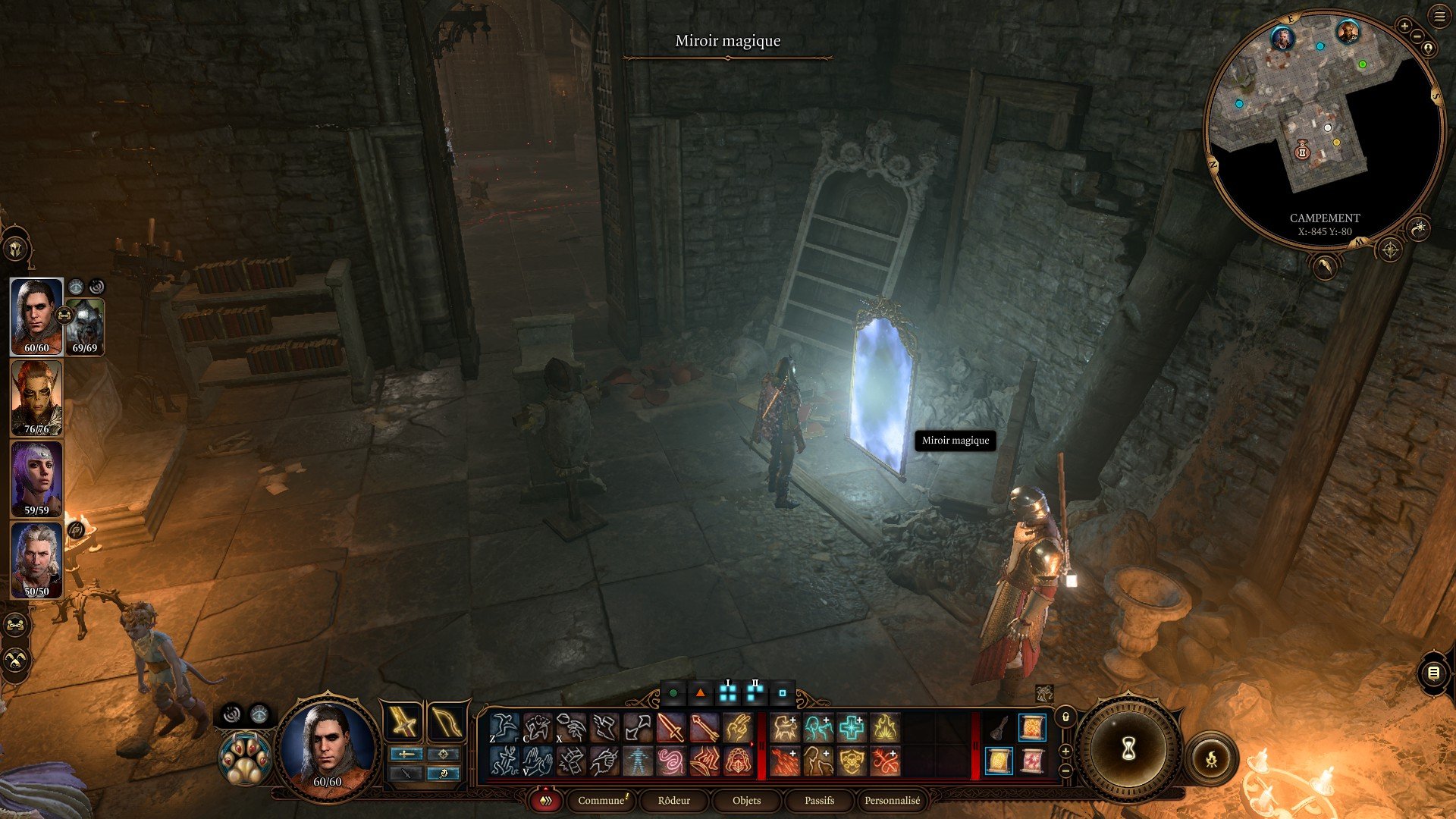This screenshot has height=819, width=1456.
Task: Click the paw print companion button
Action: (245, 758)
